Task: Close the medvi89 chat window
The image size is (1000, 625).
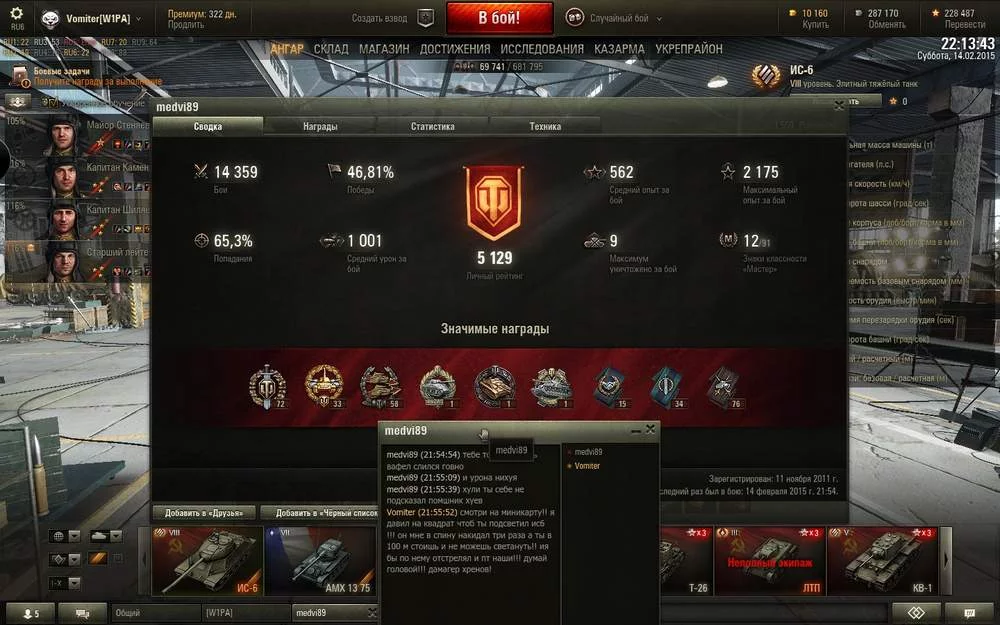Action: (651, 429)
